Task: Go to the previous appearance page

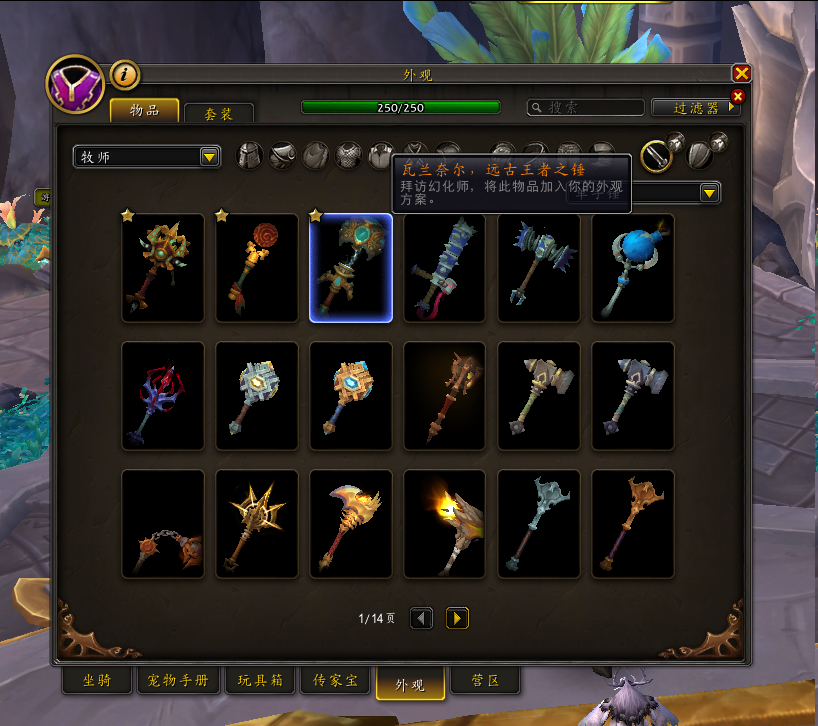Action: click(x=422, y=619)
